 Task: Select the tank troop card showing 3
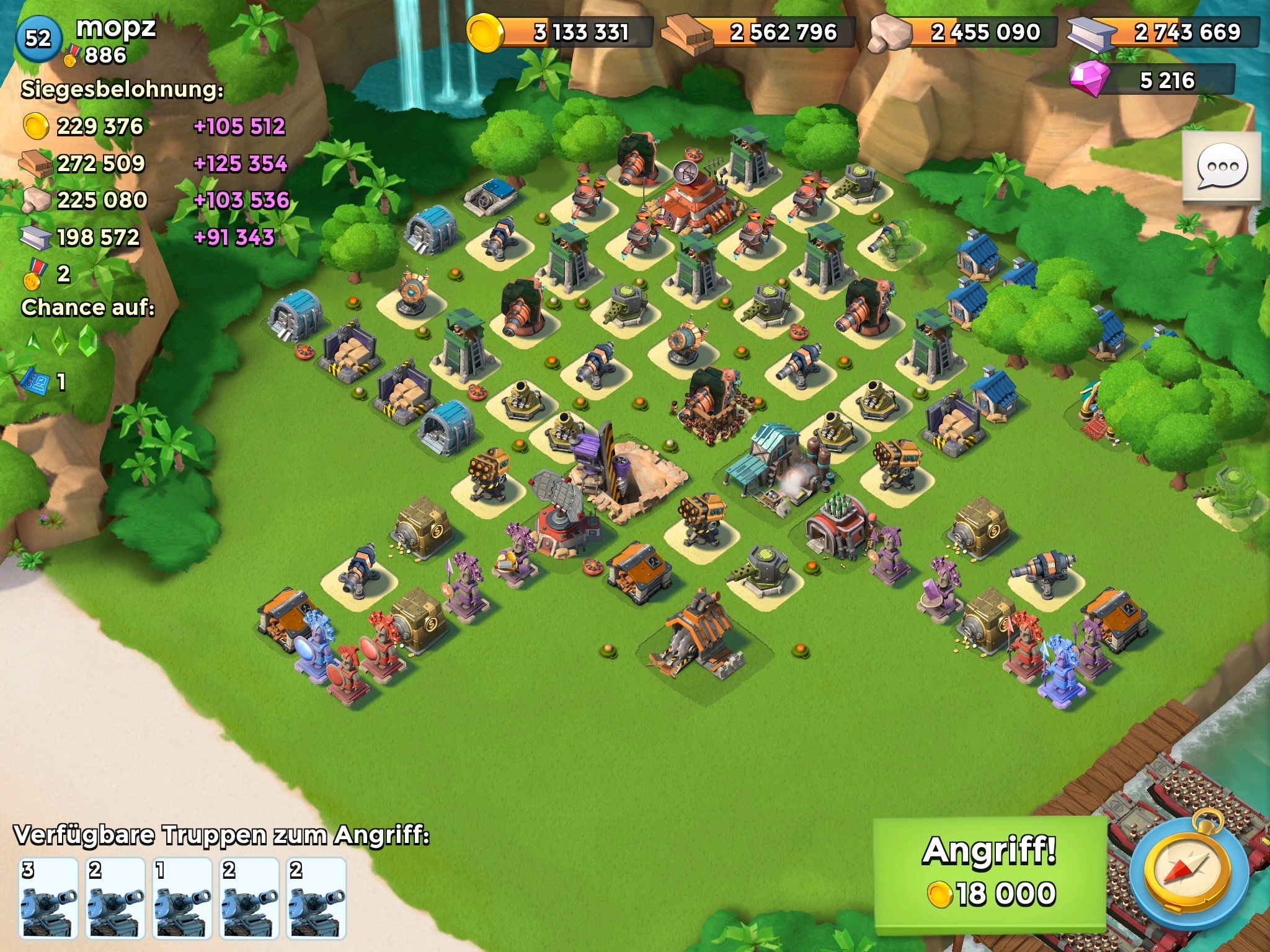pyautogui.click(x=48, y=897)
